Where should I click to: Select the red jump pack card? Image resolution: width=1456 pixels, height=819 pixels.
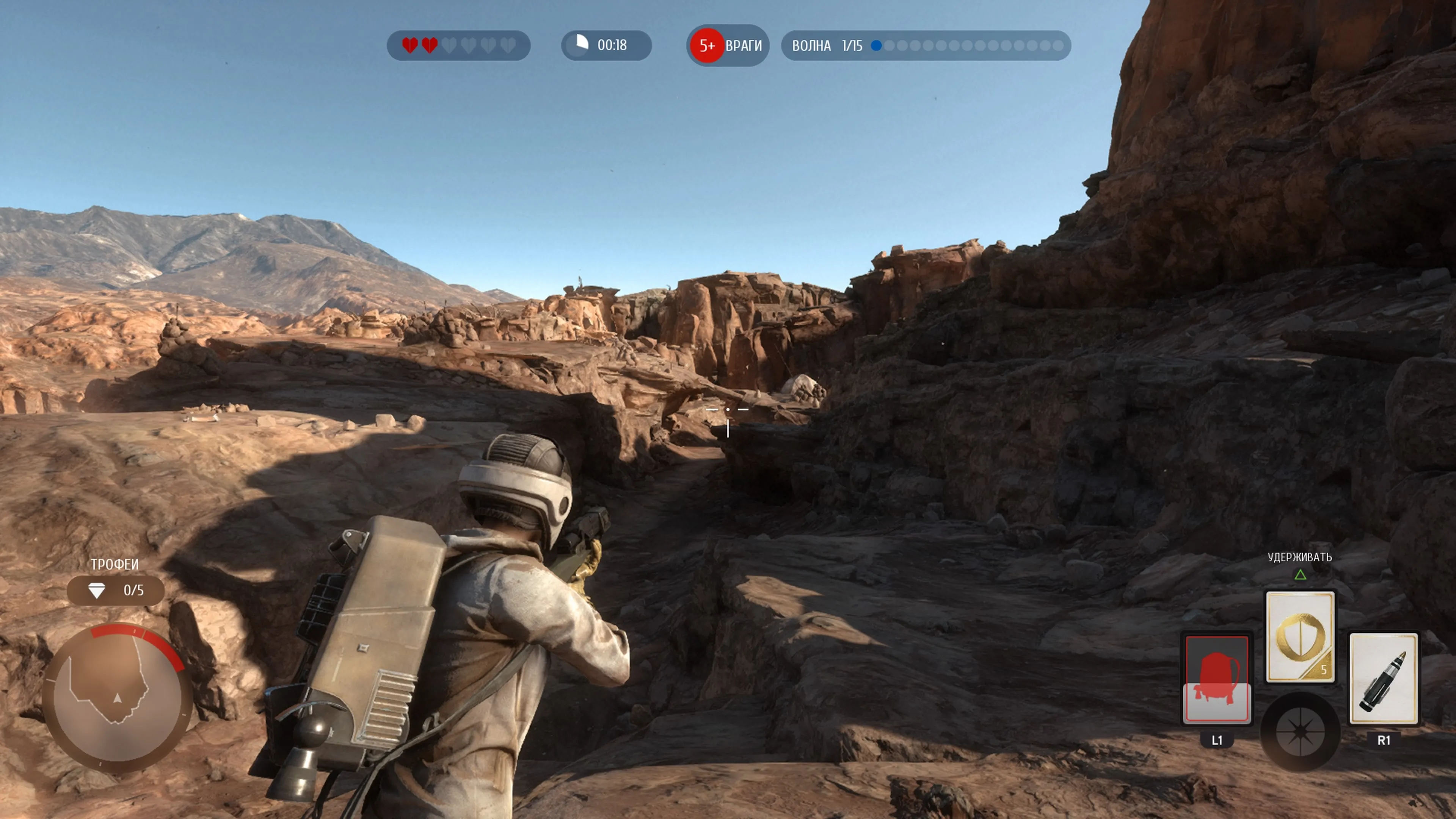(x=1217, y=678)
